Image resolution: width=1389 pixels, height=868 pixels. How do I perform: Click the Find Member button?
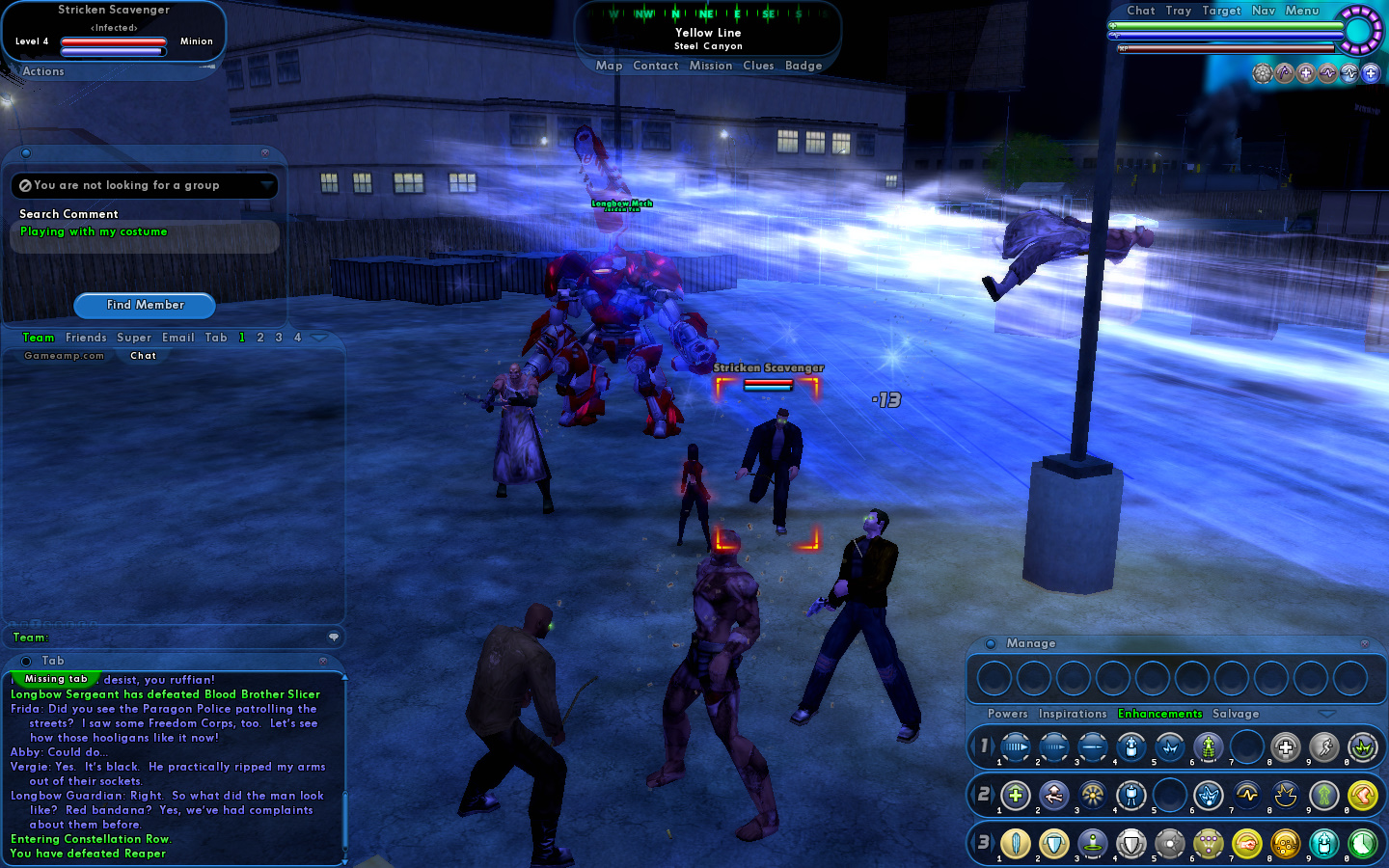(x=145, y=305)
